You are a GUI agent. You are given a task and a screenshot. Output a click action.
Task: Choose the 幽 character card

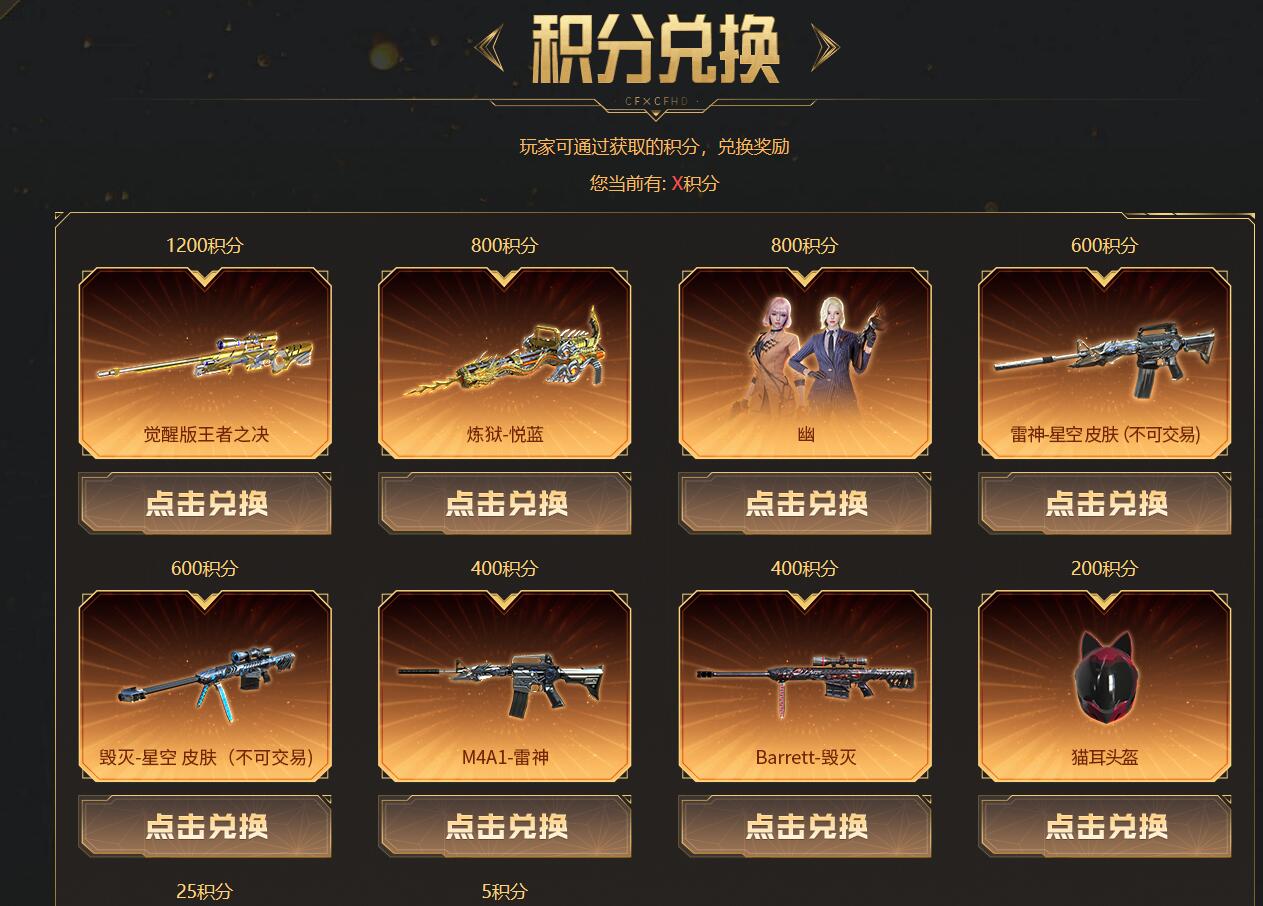point(805,362)
